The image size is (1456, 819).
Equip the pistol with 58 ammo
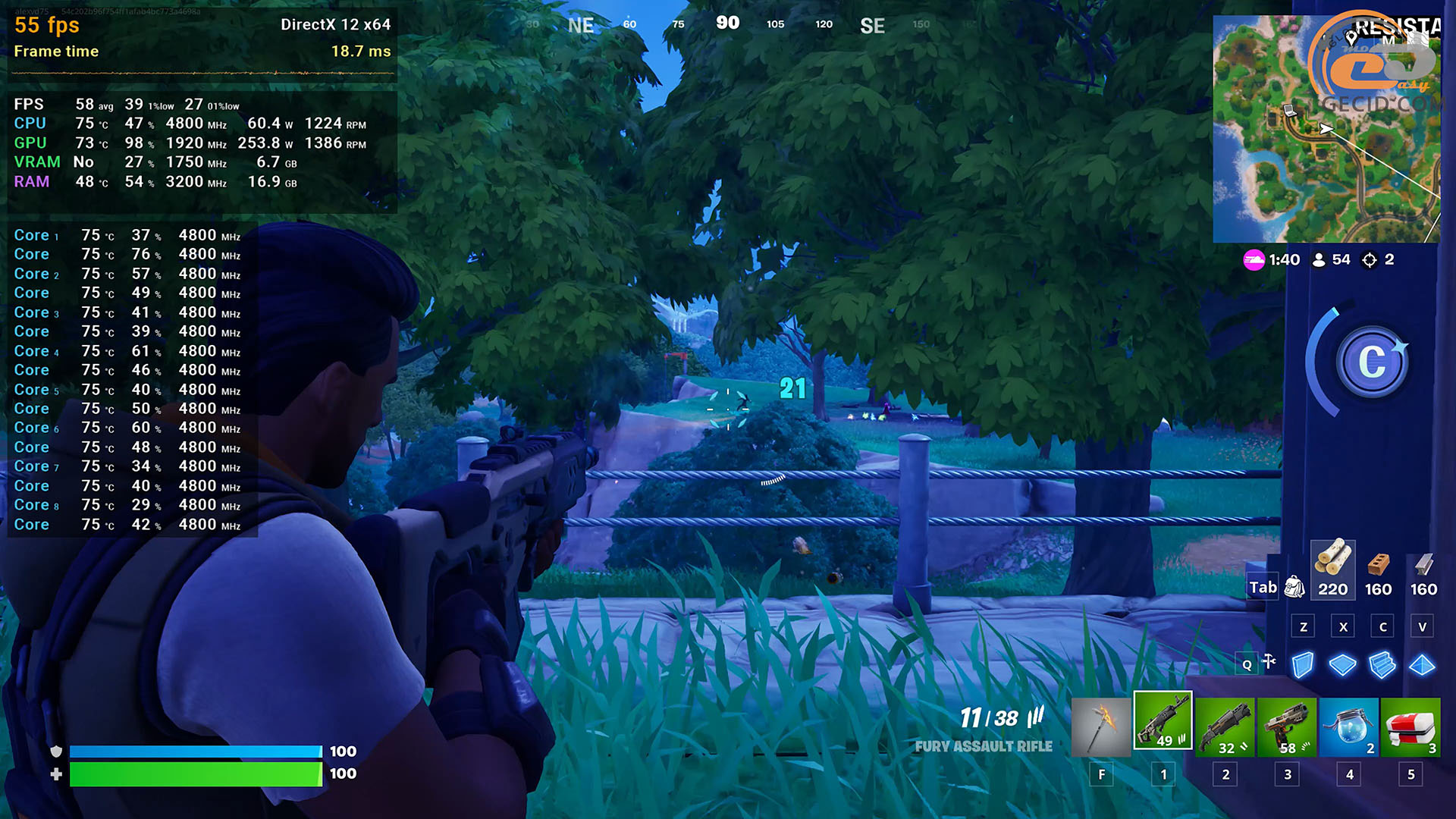tap(1287, 726)
